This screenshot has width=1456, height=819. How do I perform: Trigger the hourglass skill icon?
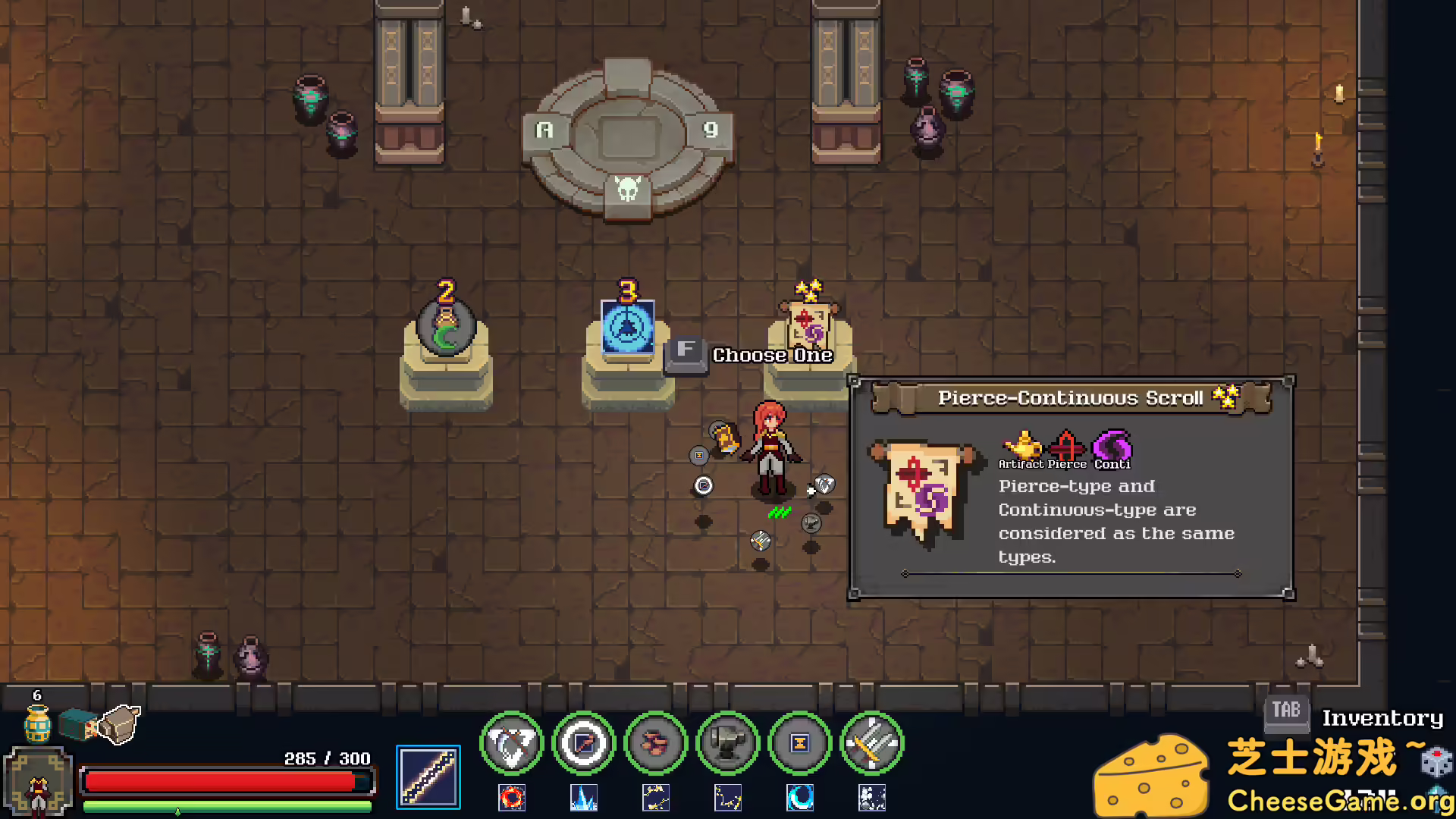coord(800,743)
